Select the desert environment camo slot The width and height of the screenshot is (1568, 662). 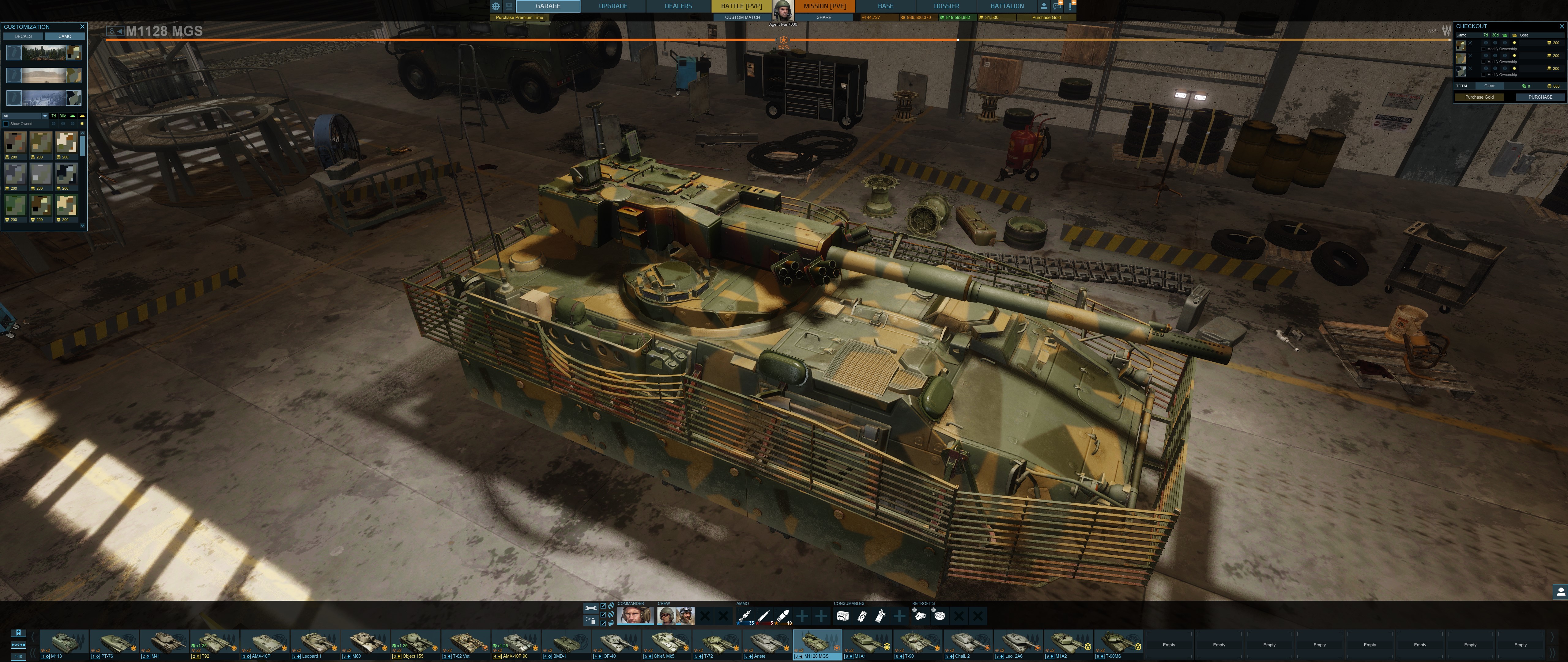click(x=44, y=75)
